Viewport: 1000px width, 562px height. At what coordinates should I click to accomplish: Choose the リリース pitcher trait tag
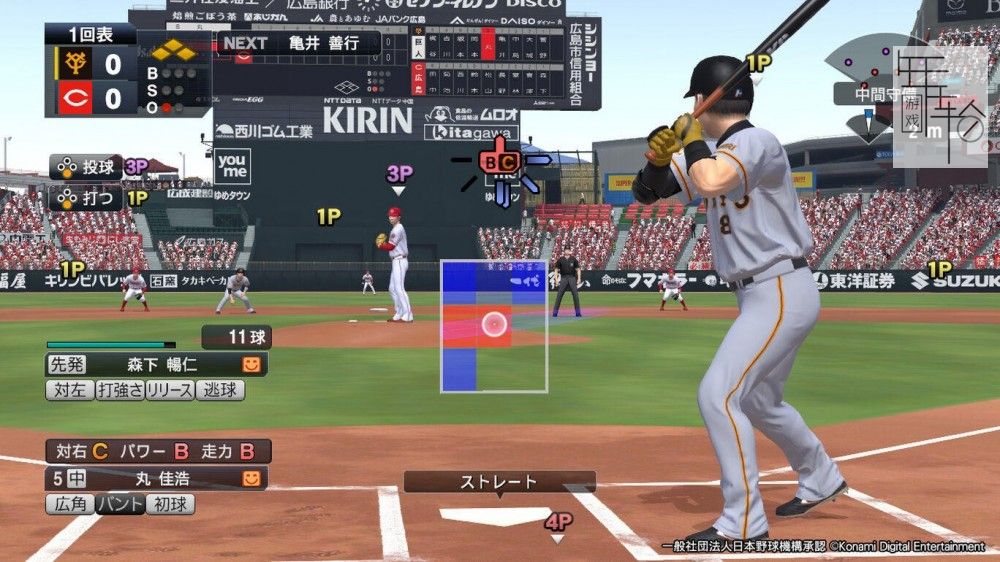point(169,390)
